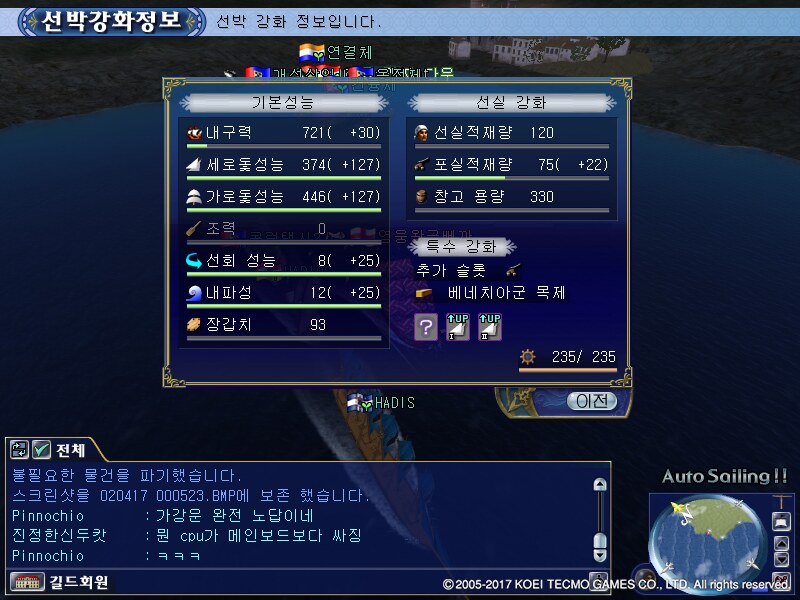The image size is (800, 600).
Task: Click the circular minimap
Action: 706,540
